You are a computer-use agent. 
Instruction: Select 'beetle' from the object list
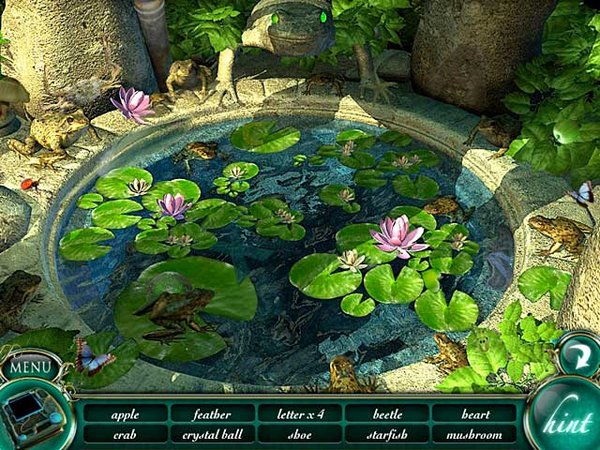click(387, 413)
